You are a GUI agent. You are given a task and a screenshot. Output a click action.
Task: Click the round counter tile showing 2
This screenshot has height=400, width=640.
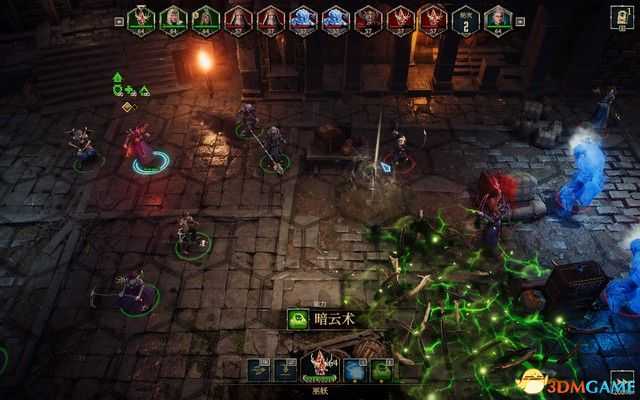coord(464,20)
